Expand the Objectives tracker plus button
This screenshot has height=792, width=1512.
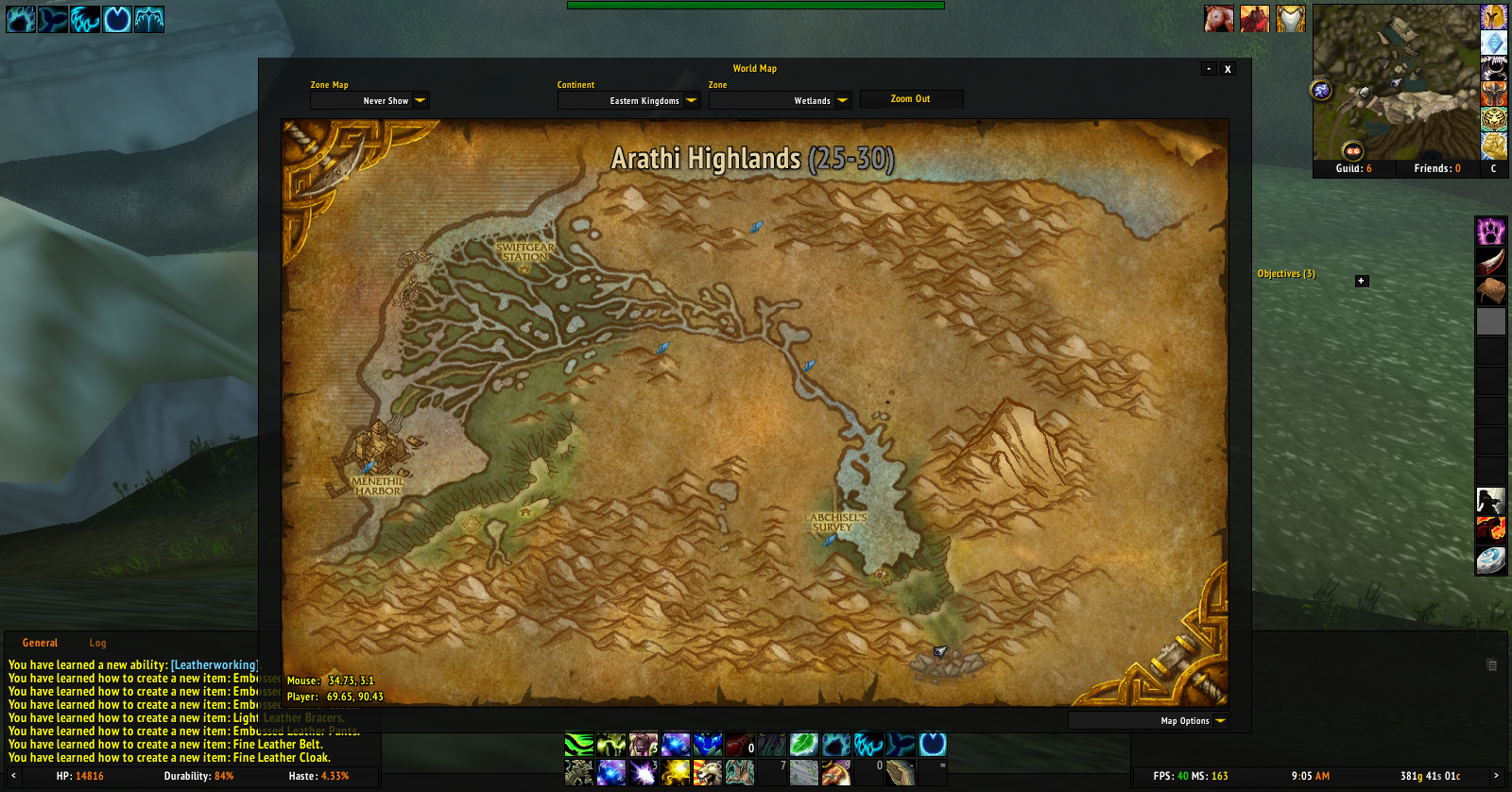[1362, 281]
